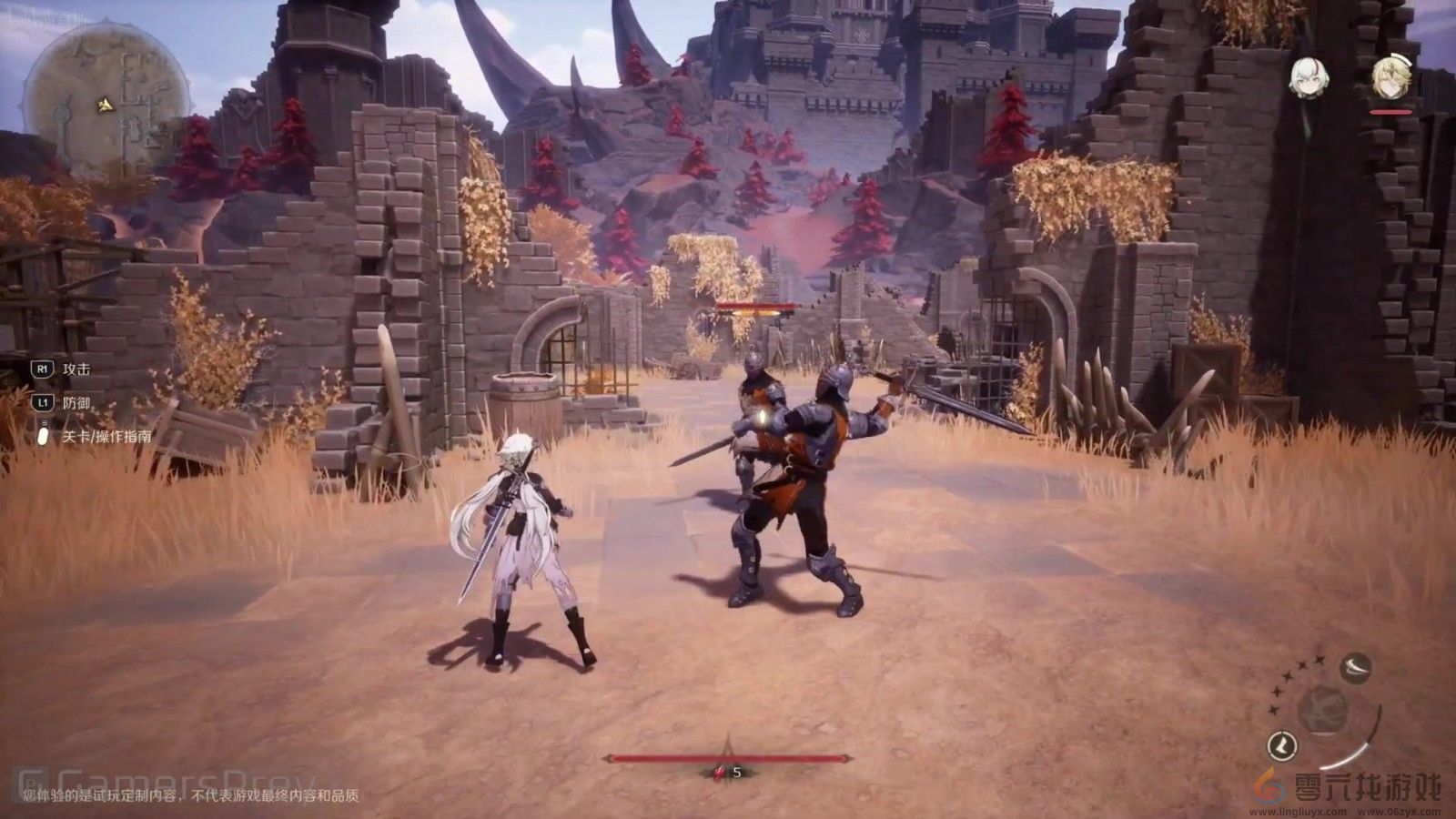Activate the blade slash skill icon
This screenshot has width=1456, height=819.
(x=1356, y=668)
